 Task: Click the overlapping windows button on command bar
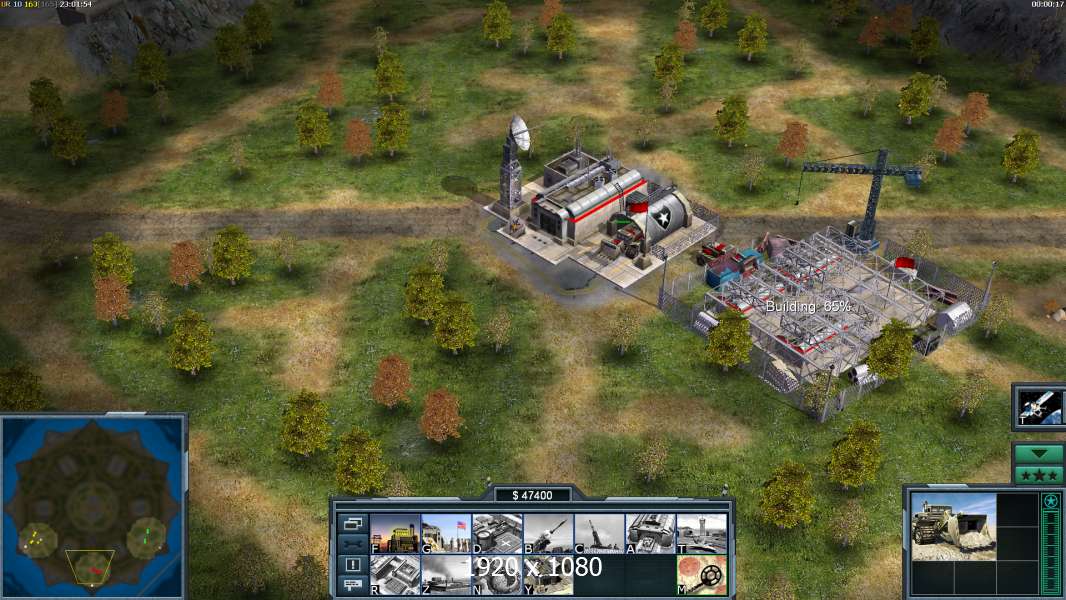coord(352,523)
